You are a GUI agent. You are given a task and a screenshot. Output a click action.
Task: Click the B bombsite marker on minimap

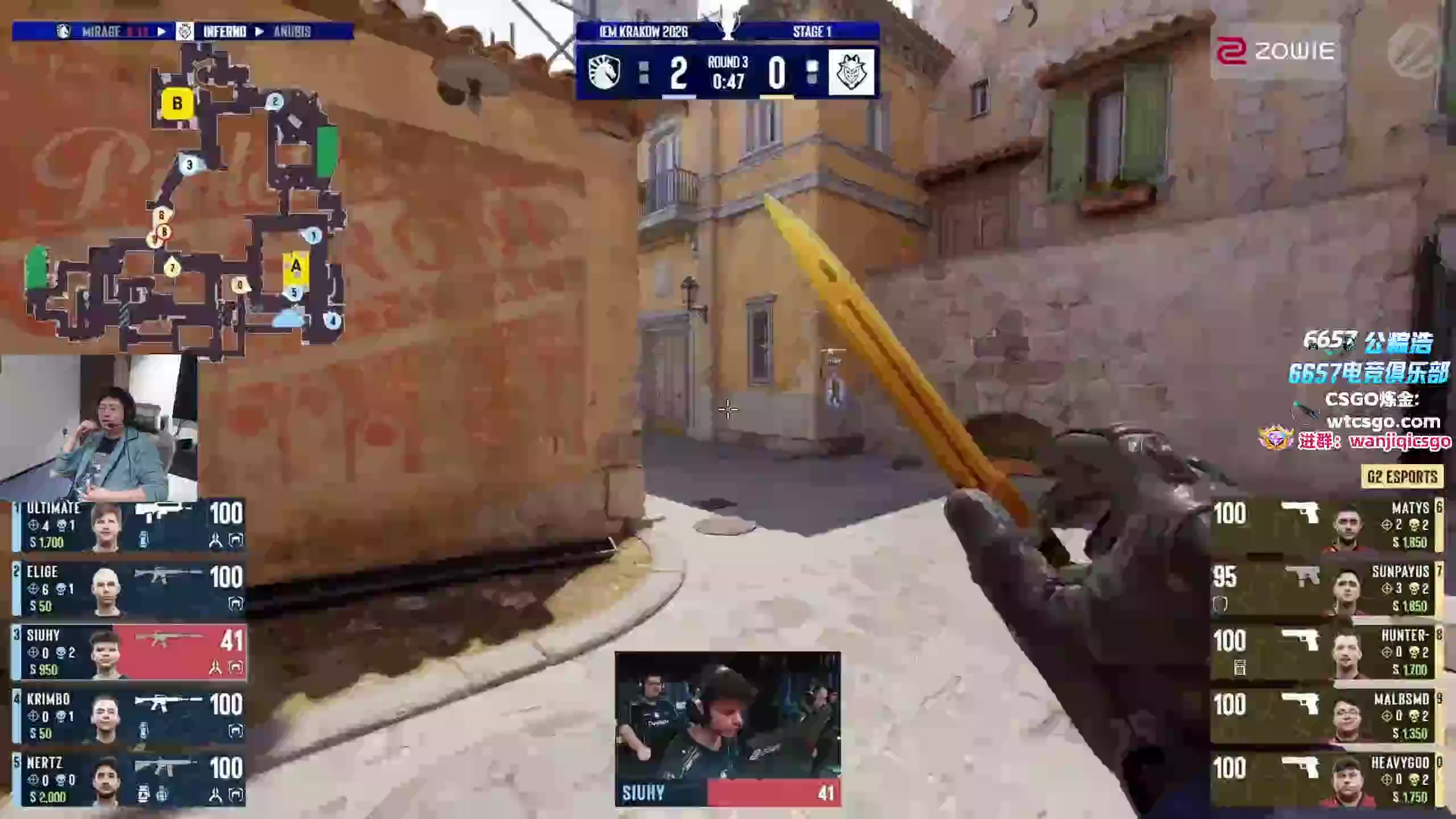pyautogui.click(x=177, y=104)
